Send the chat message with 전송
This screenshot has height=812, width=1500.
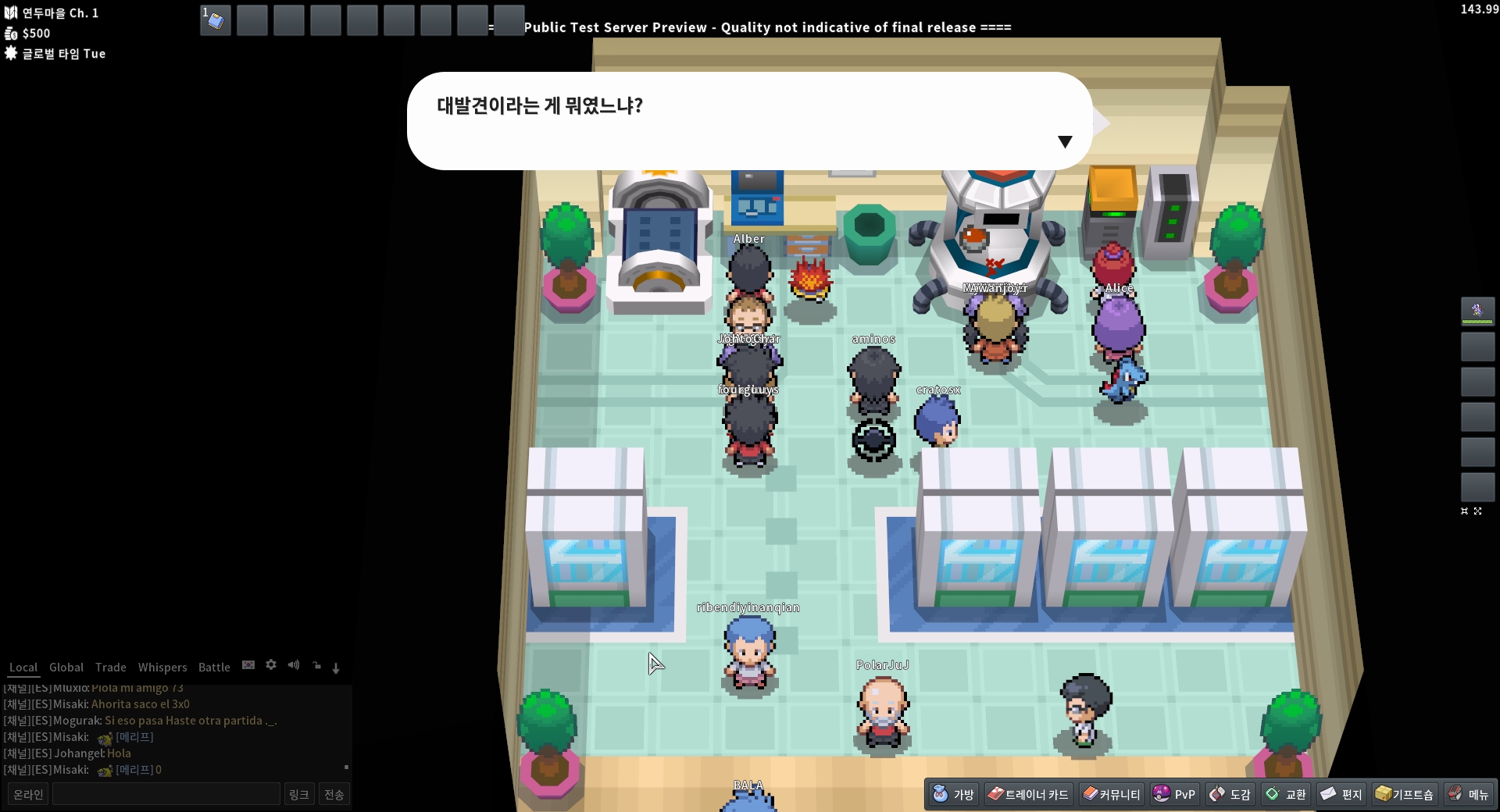click(334, 794)
